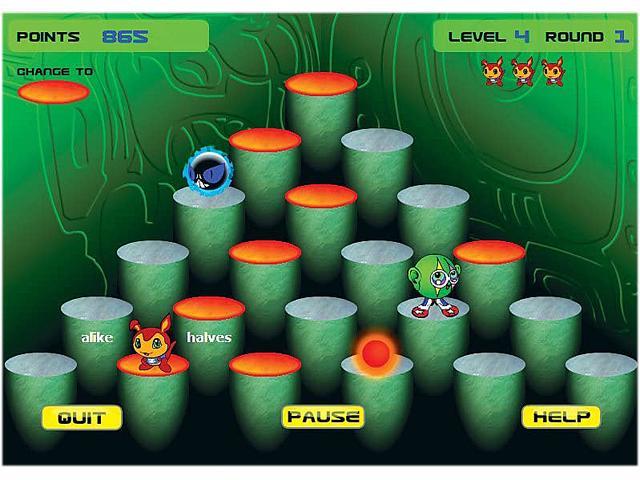Open the HELP screen
The height and width of the screenshot is (480, 640).
(560, 417)
